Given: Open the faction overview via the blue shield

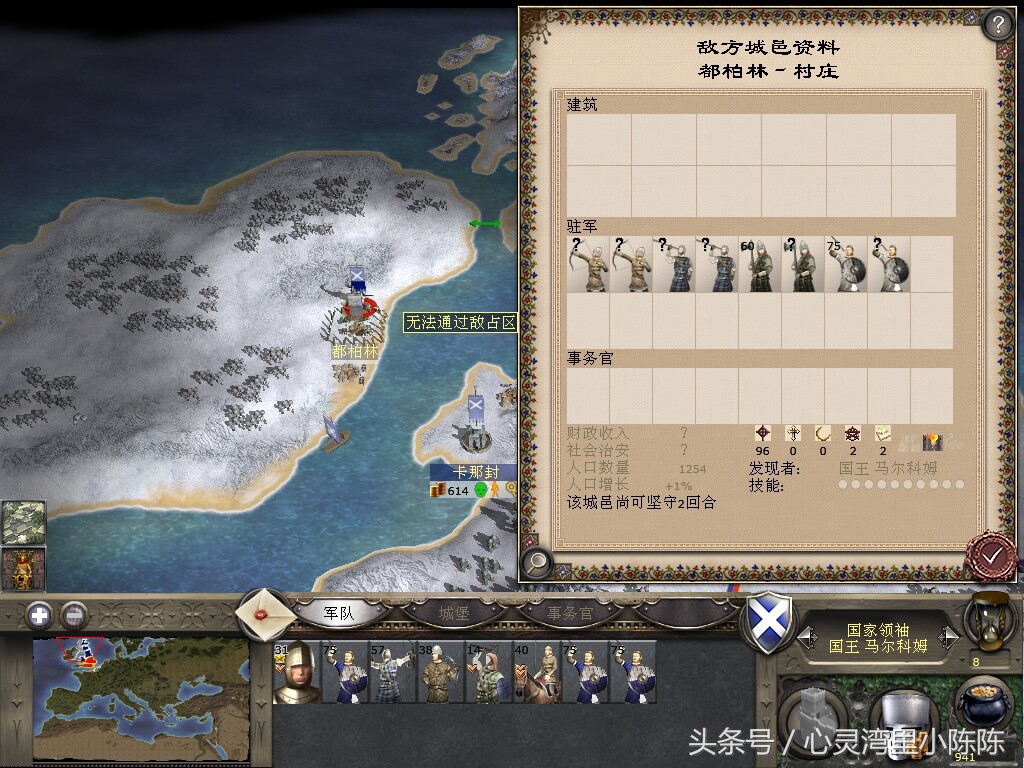Looking at the screenshot, I should pos(770,623).
